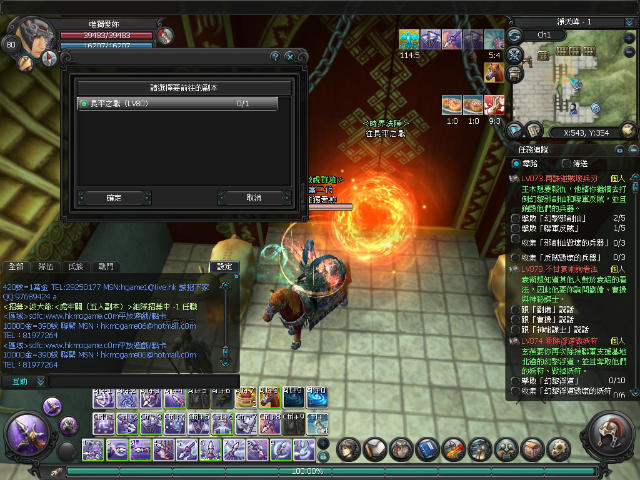Select the horse mount buff icon
The height and width of the screenshot is (480, 640).
495,72
